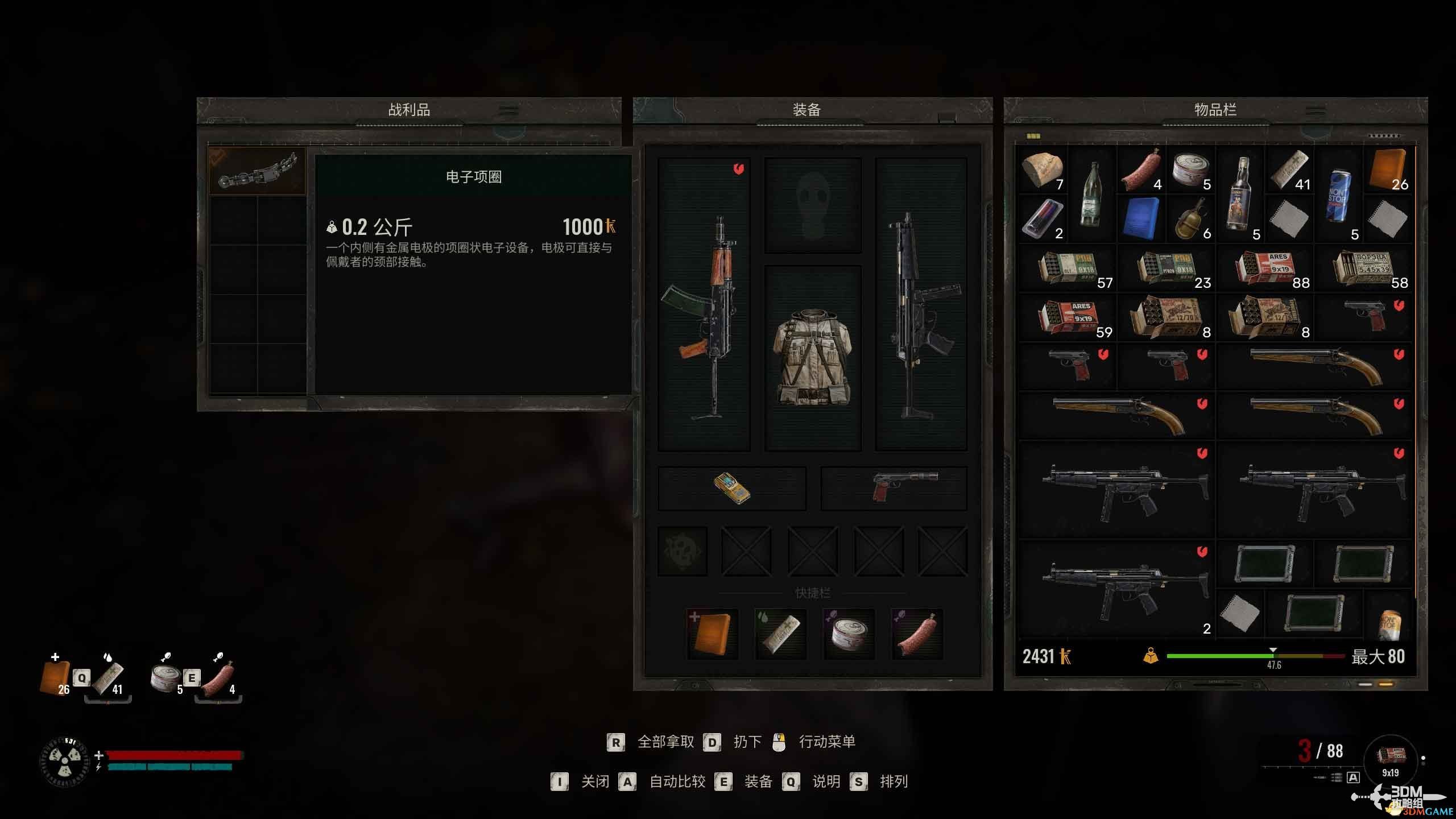Viewport: 1456px width, 819px height.
Task: Select the blue Non Stop energy drink can
Action: [x=1338, y=195]
